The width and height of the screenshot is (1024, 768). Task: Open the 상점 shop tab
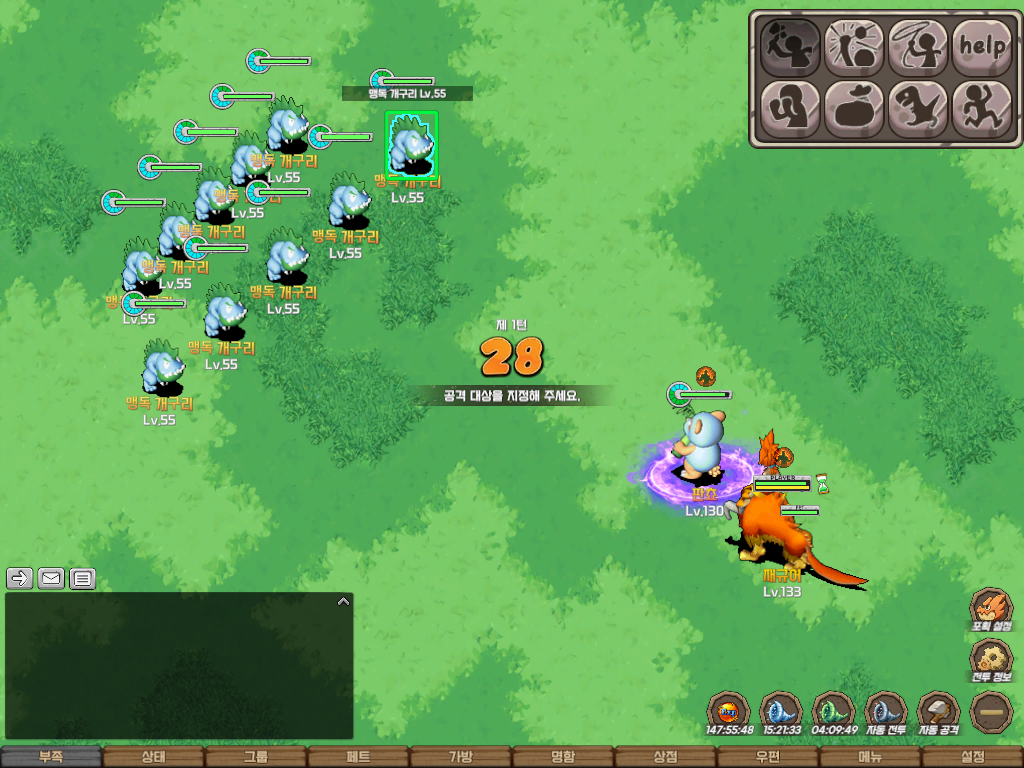[665, 757]
